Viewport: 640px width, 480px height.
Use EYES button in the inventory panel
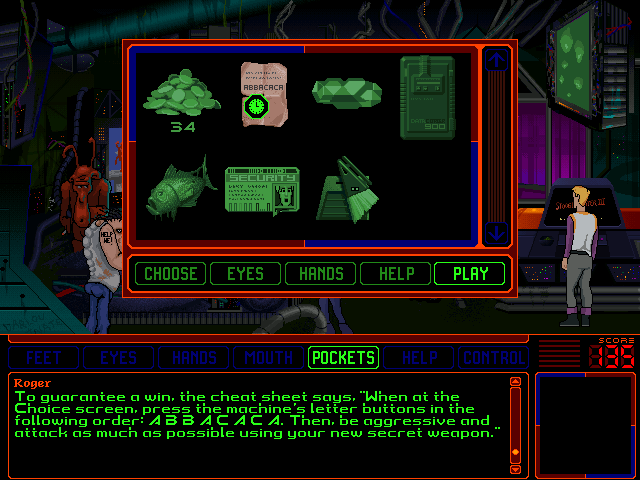pos(245,273)
